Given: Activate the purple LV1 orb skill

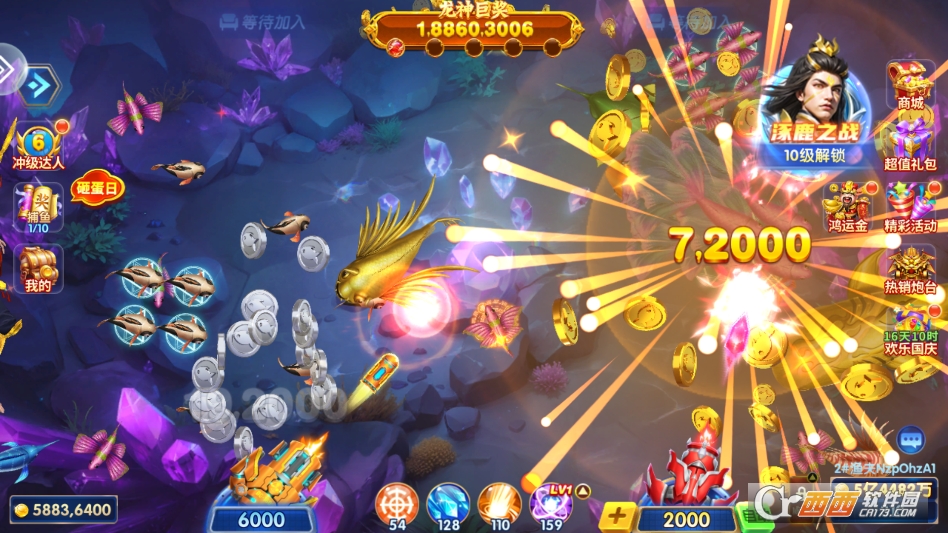Looking at the screenshot, I should 551,503.
